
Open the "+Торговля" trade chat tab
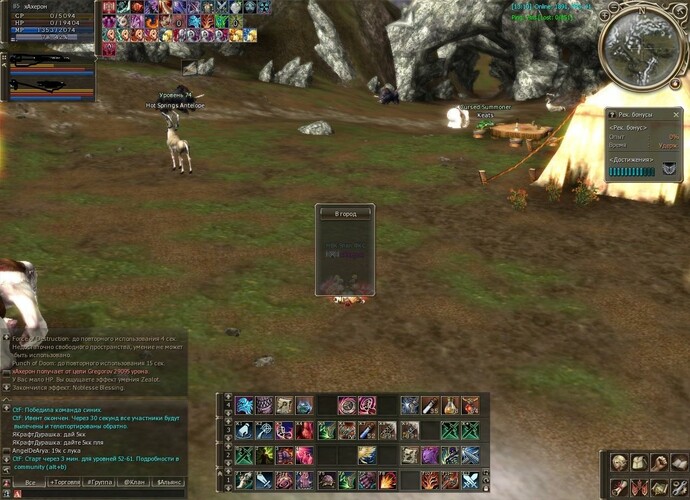click(65, 482)
